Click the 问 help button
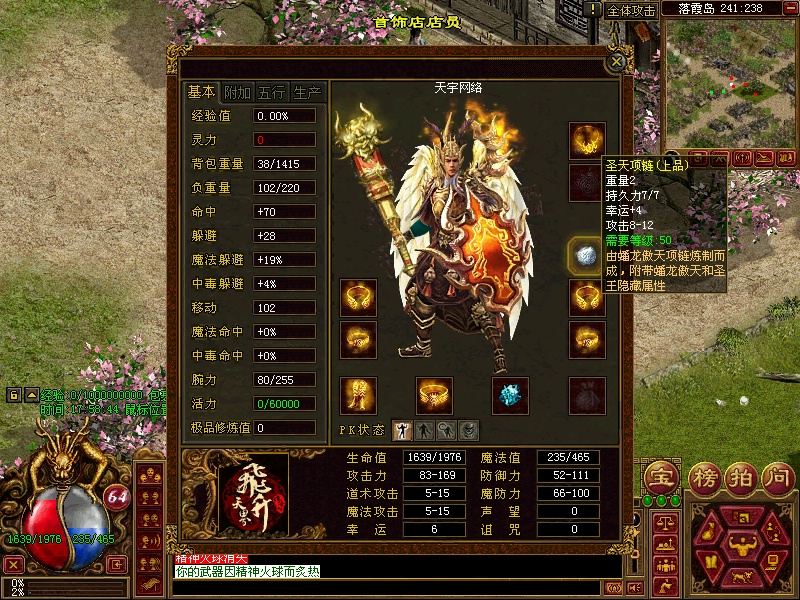The width and height of the screenshot is (800, 600). (778, 475)
